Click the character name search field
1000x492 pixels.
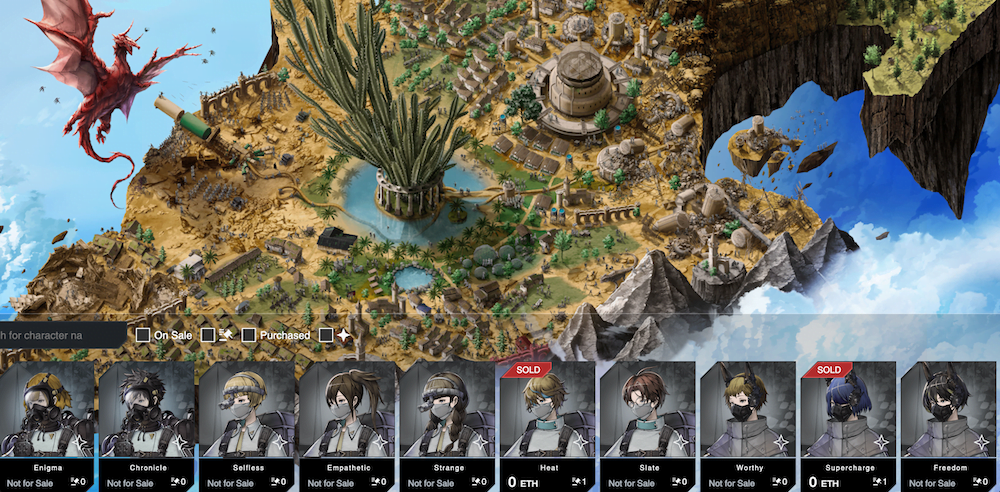click(60, 335)
